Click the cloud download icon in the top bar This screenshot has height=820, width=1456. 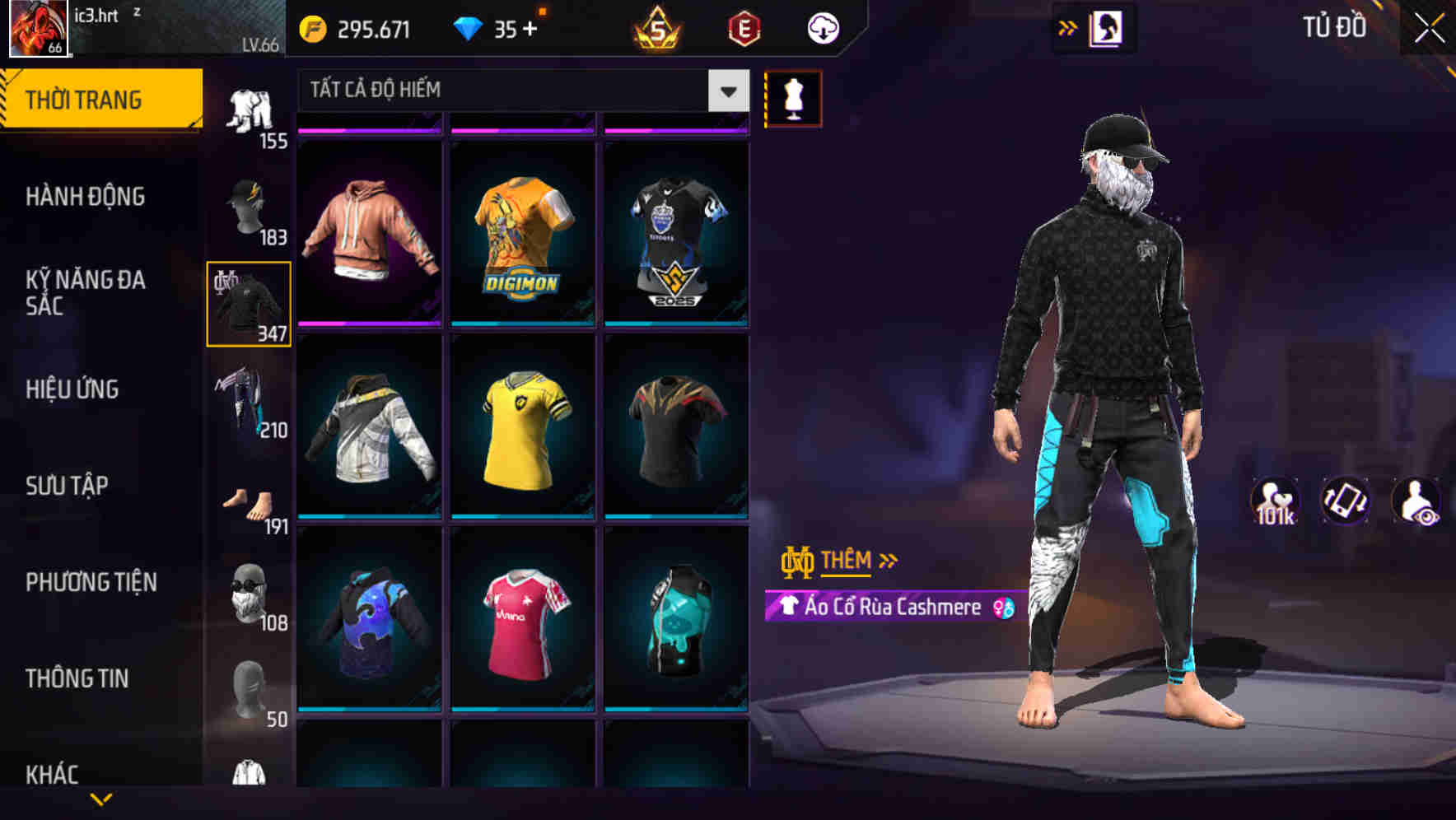823,27
